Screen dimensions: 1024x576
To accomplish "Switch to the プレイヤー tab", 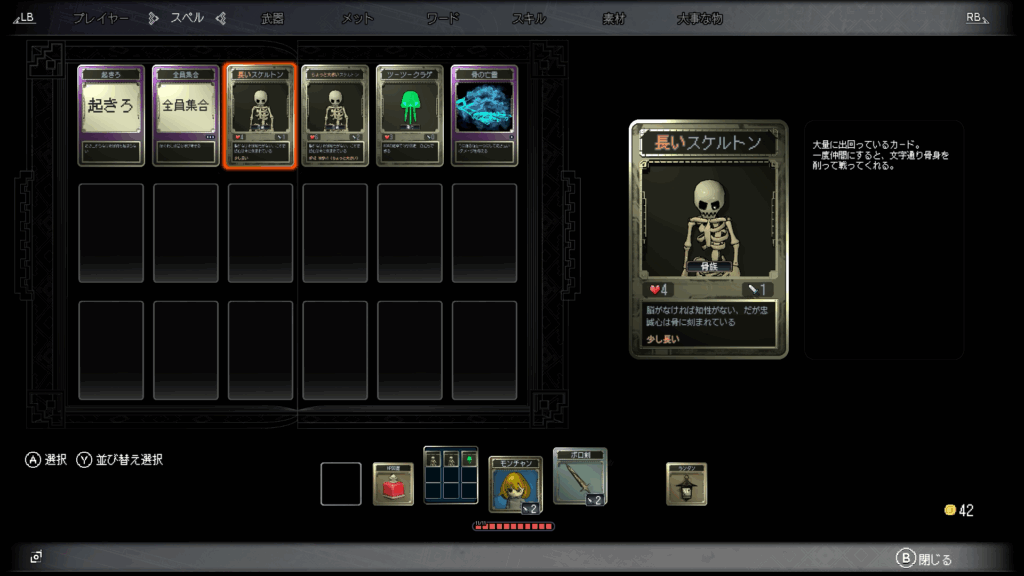I will pos(100,18).
